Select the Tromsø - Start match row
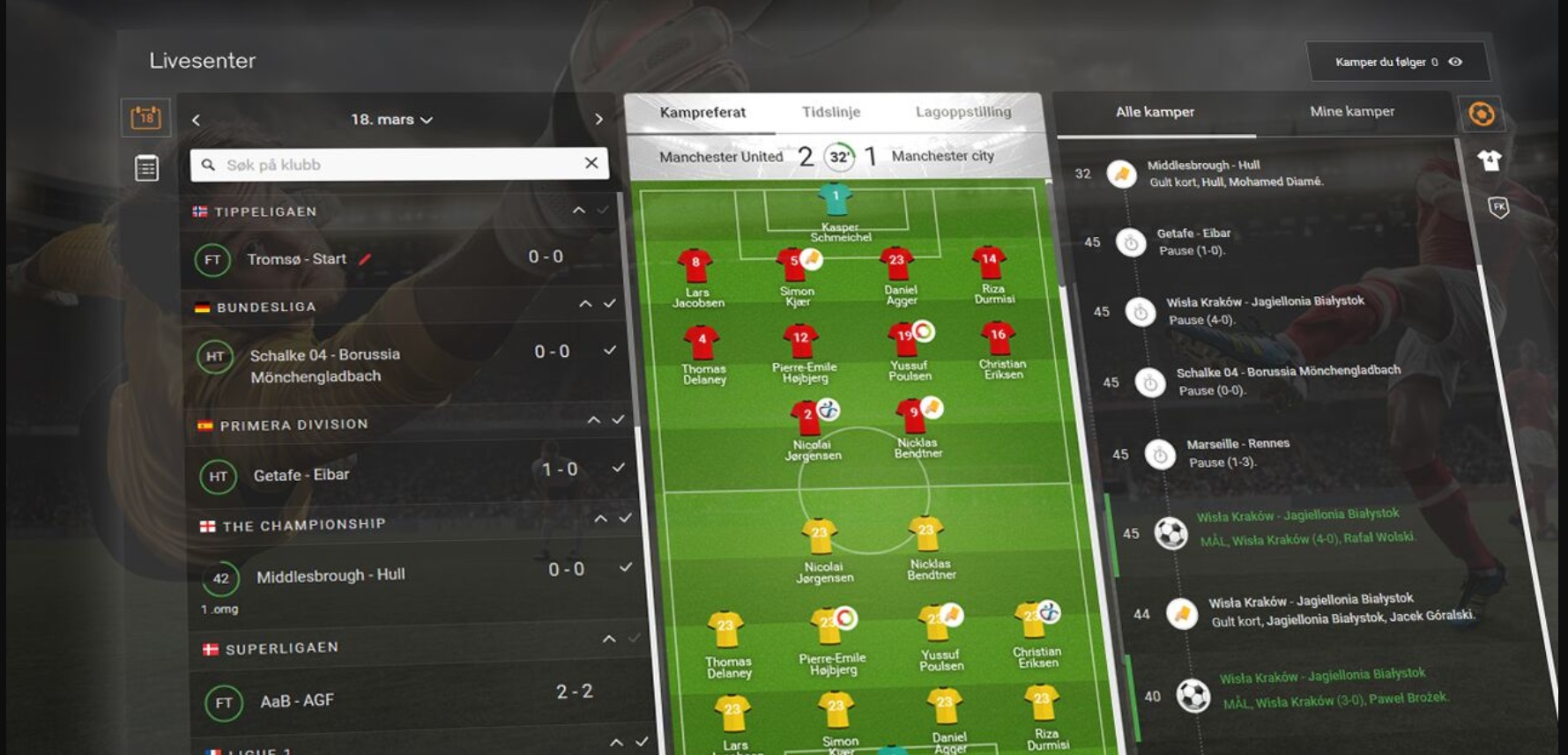This screenshot has height=755, width=1568. click(x=297, y=259)
